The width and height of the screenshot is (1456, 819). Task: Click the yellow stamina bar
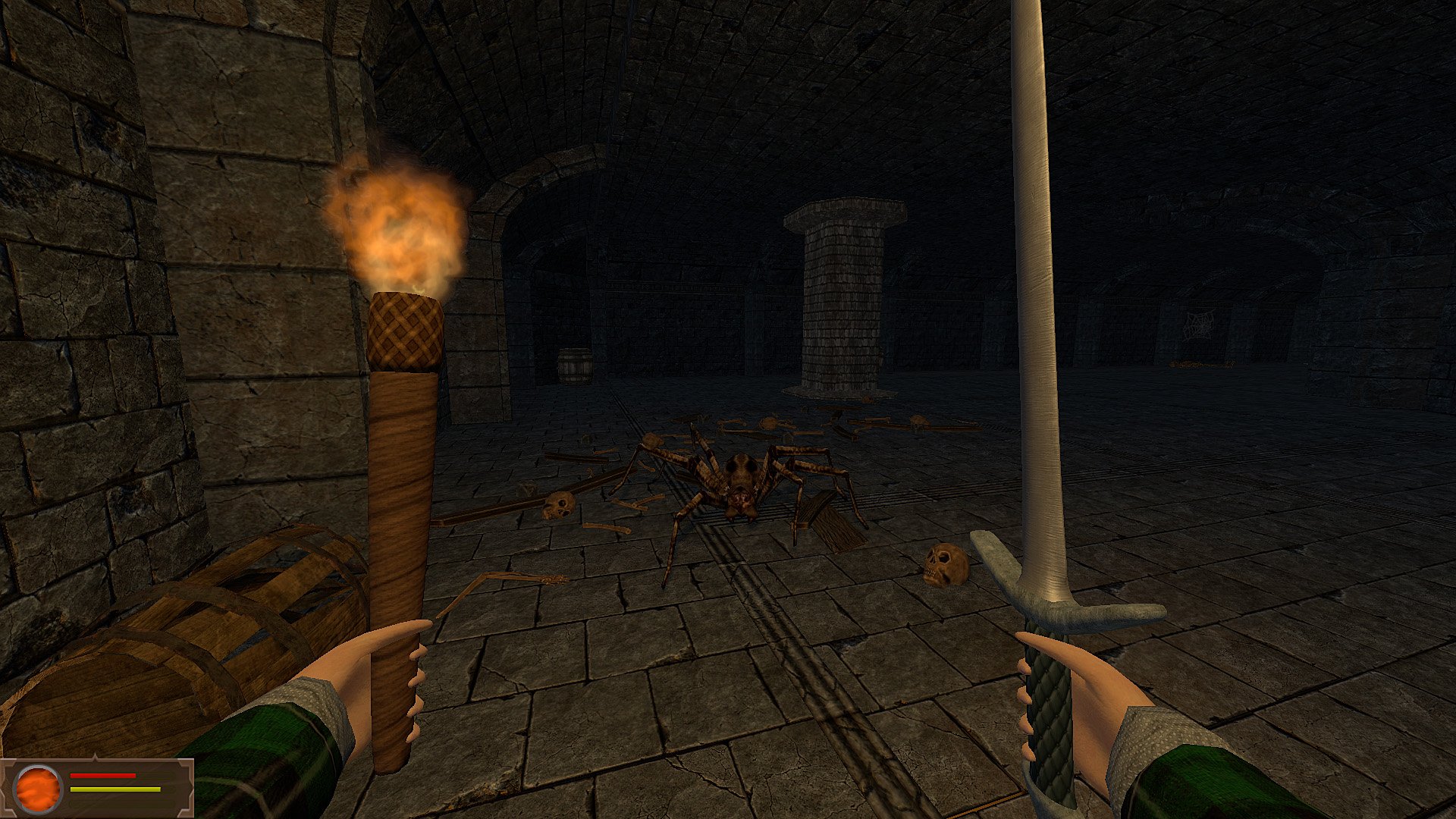114,789
